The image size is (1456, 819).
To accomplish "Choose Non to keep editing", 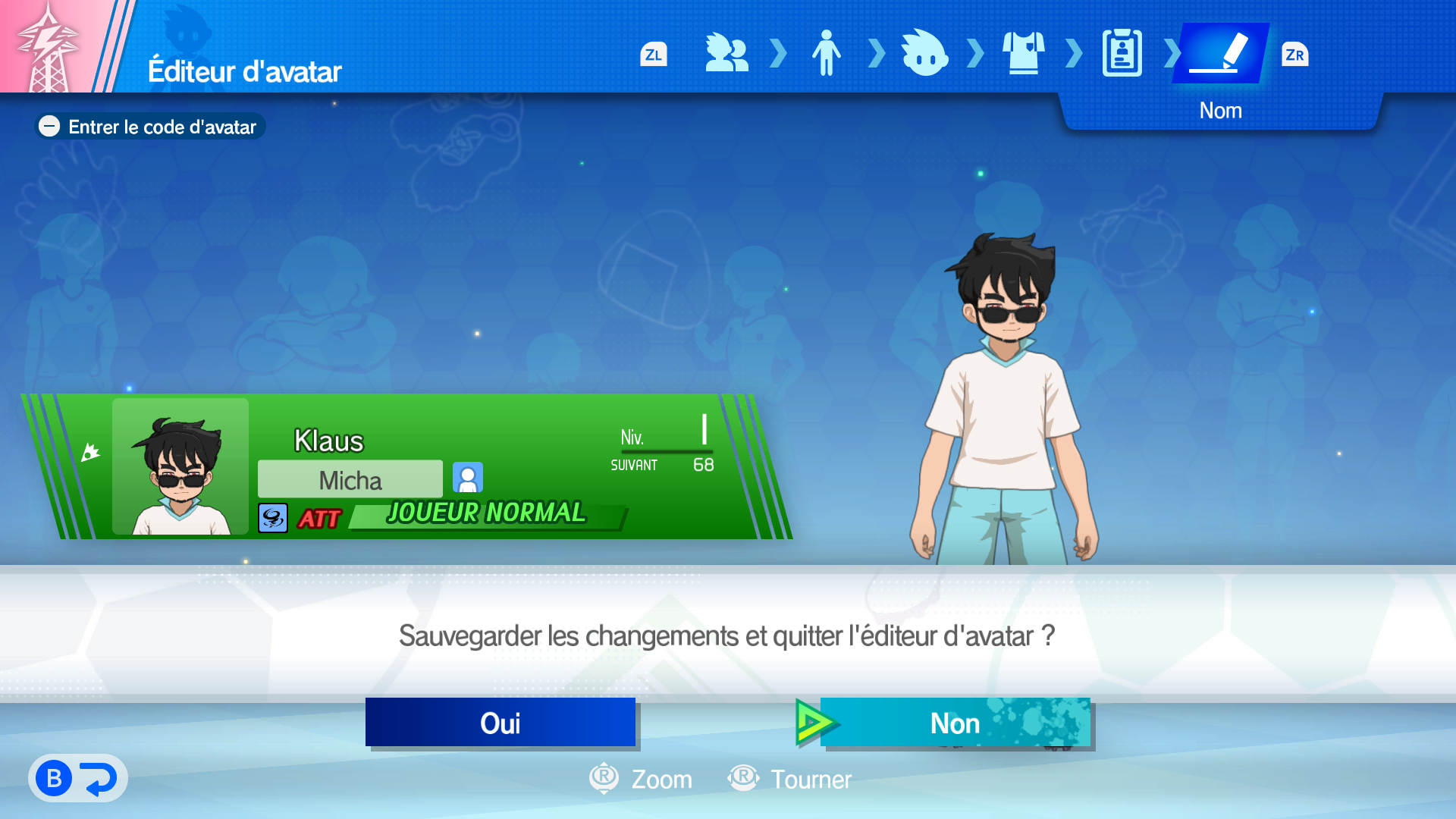I will tap(955, 723).
